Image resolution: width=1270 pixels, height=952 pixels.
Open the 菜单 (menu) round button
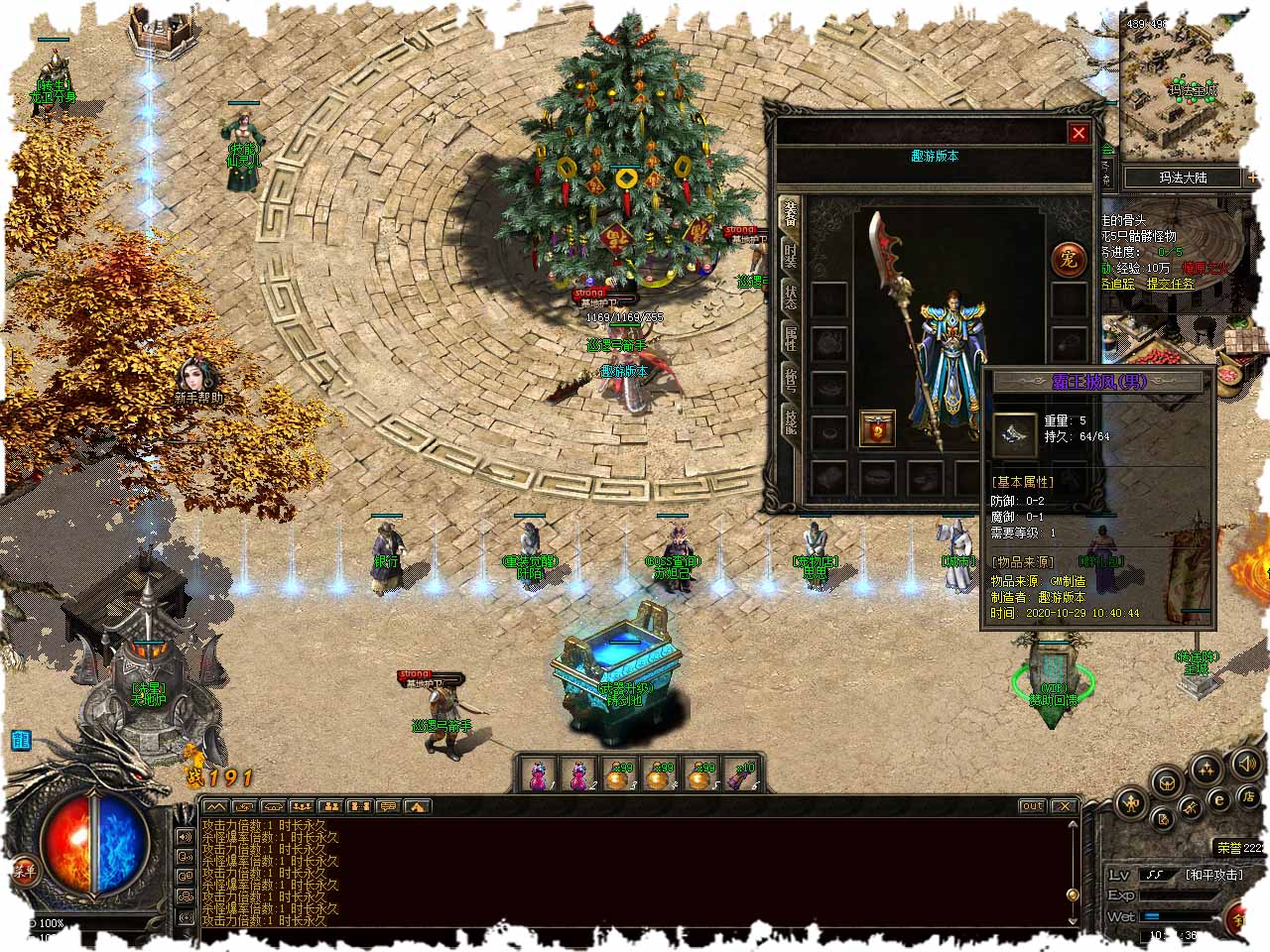pyautogui.click(x=24, y=872)
